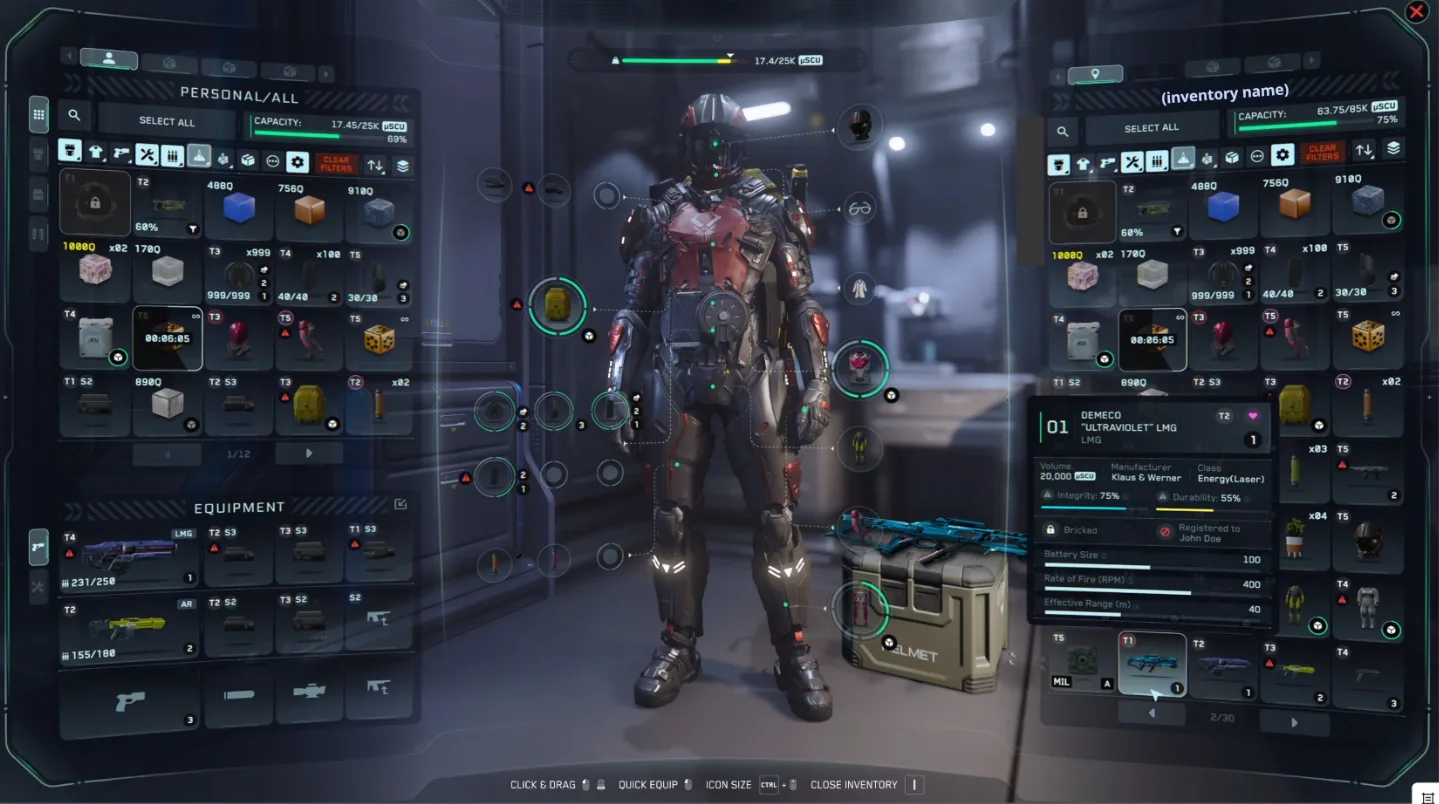Open the settings gear filter on the right panel
Viewport: 1439px width, 804px height.
coord(1283,157)
